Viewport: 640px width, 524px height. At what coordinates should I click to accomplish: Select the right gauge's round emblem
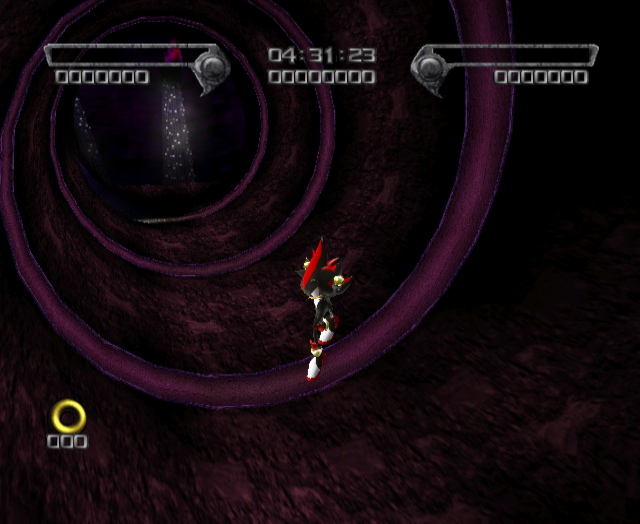point(430,68)
